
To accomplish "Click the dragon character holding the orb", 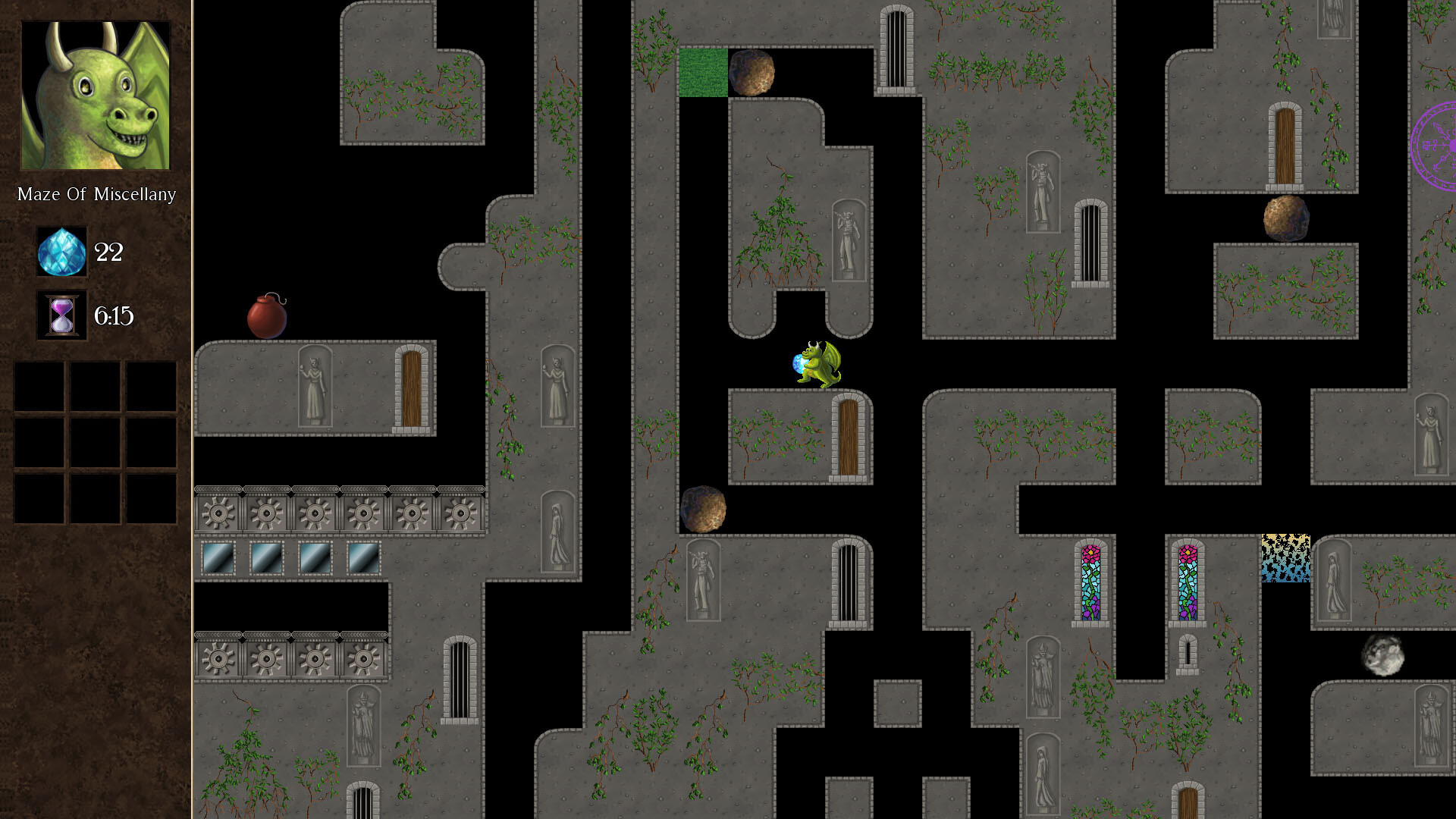I will [817, 362].
